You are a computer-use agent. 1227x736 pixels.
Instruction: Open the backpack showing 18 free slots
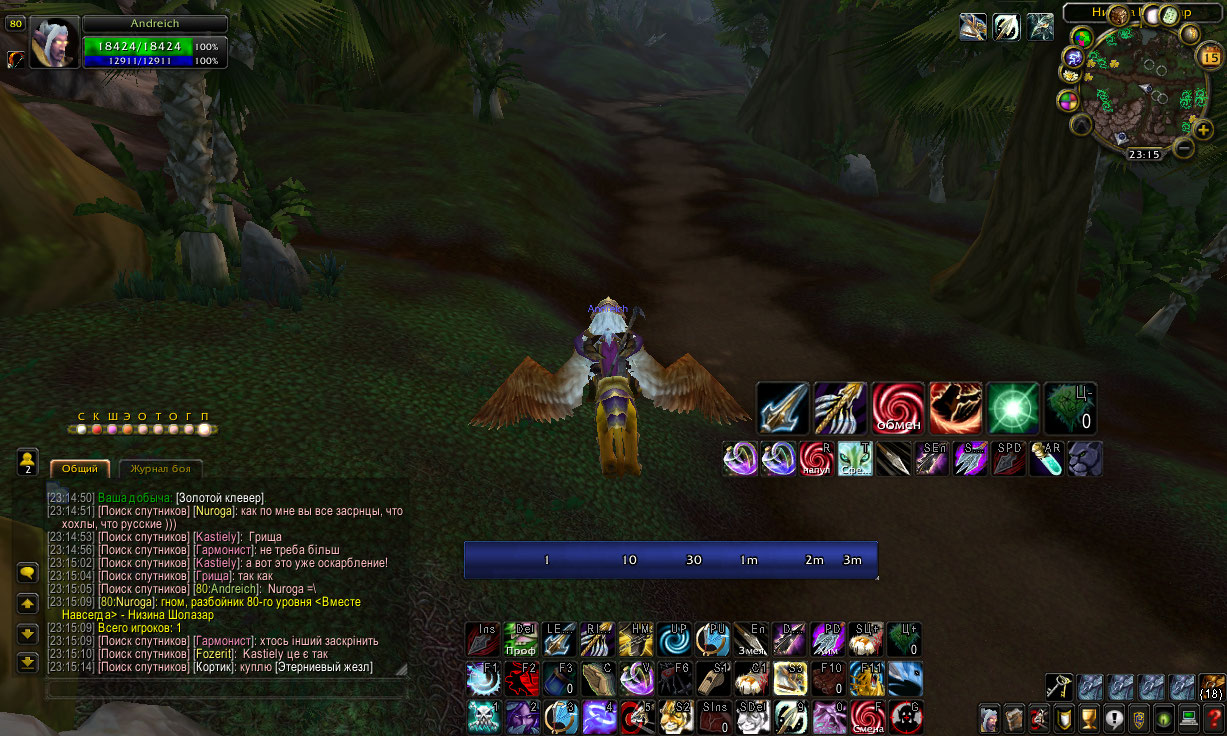pos(1211,686)
